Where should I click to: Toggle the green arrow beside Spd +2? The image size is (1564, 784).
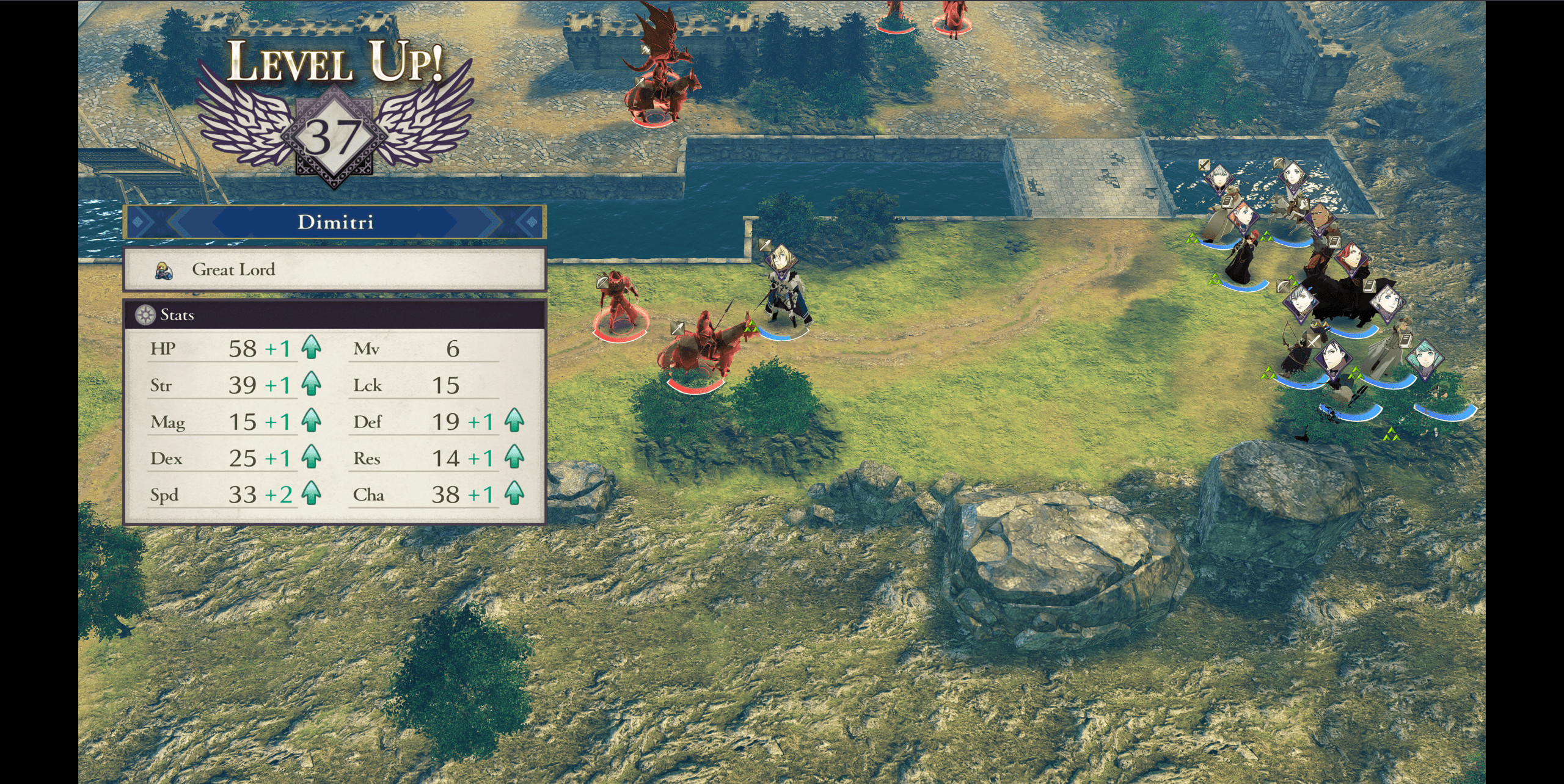click(x=313, y=495)
